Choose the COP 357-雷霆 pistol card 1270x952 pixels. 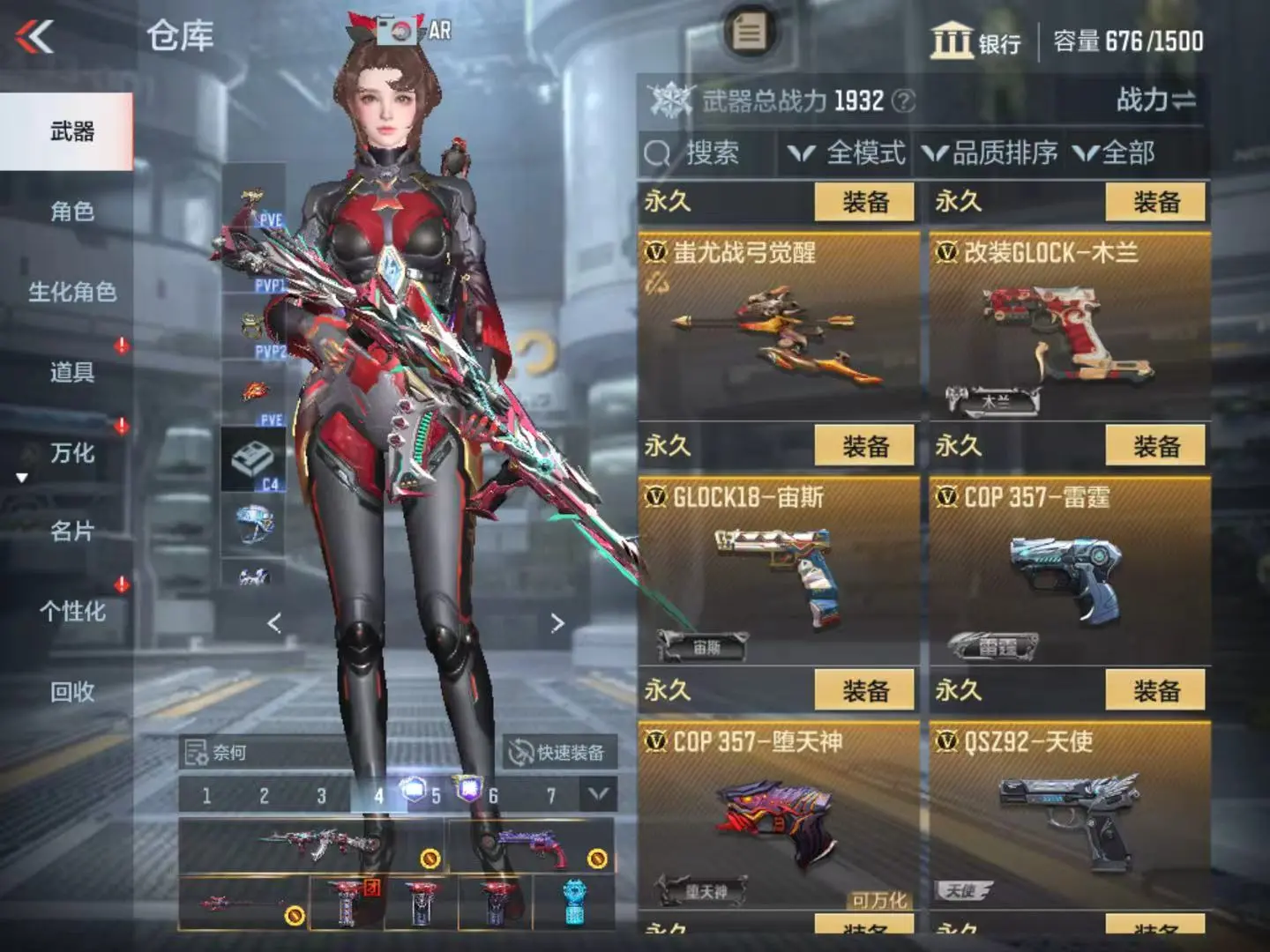pyautogui.click(x=1069, y=571)
